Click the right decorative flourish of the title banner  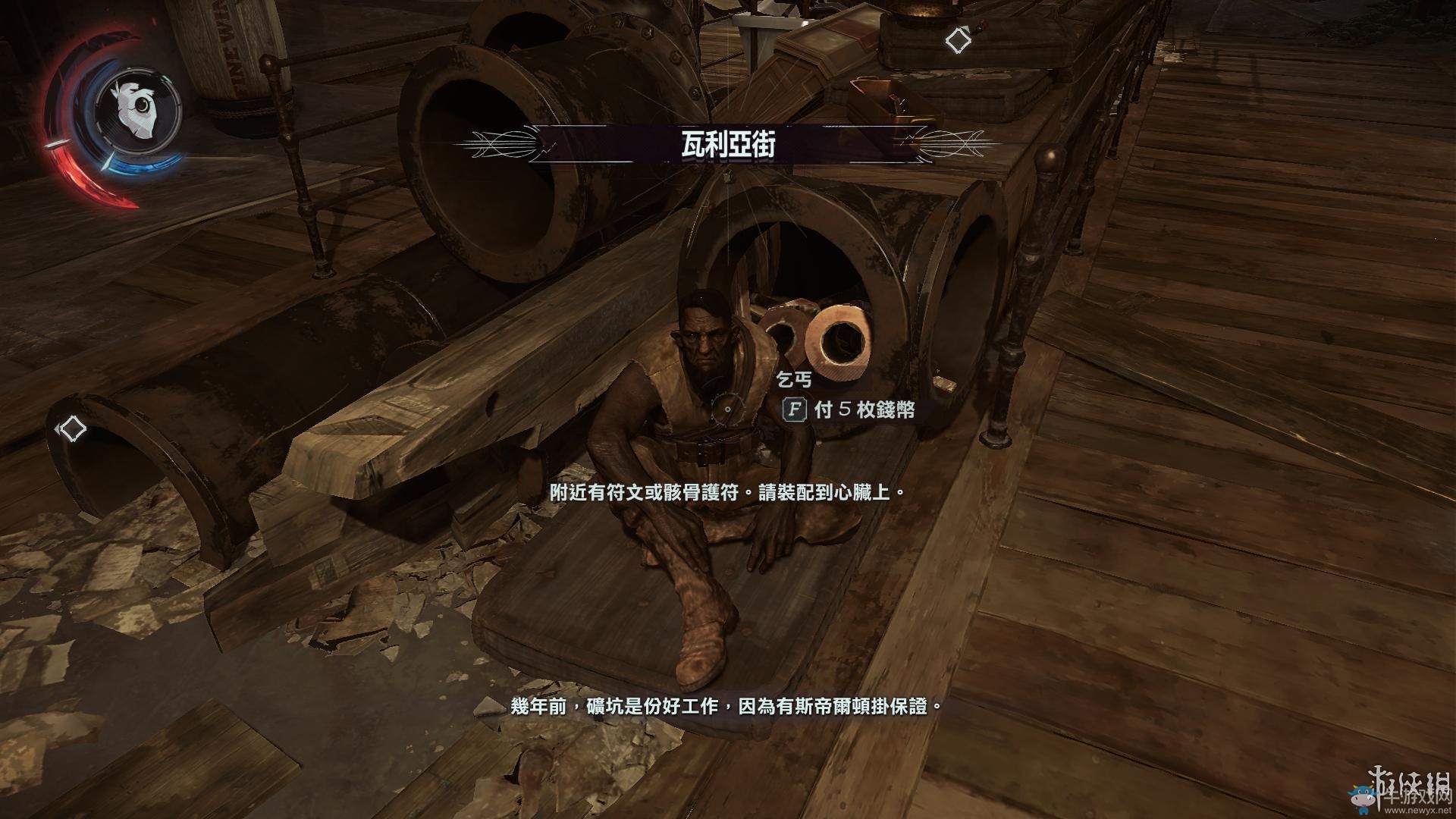click(952, 145)
